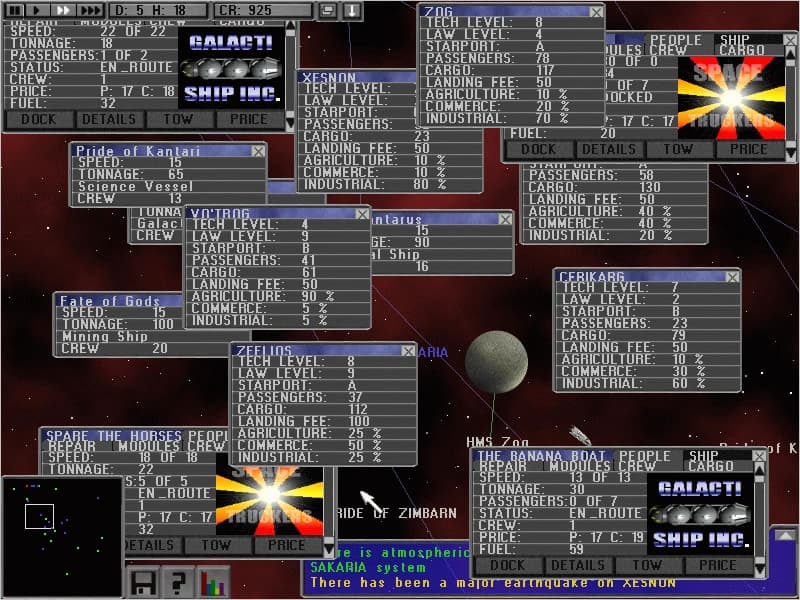Click the down arrow toolbar icon
This screenshot has height=600, width=800.
(353, 10)
